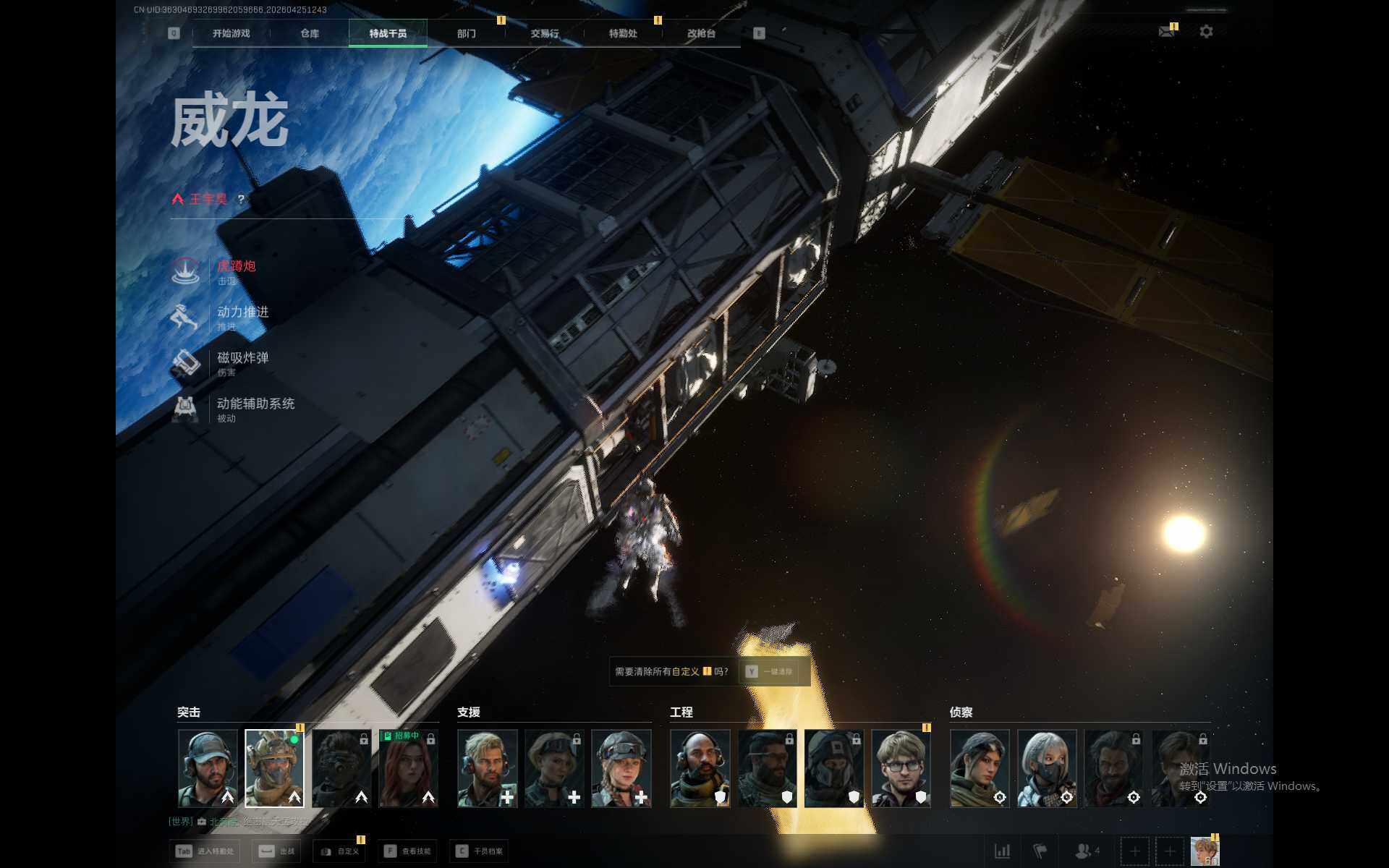Open the mail envelope icon
This screenshot has height=868, width=1389.
(1166, 32)
